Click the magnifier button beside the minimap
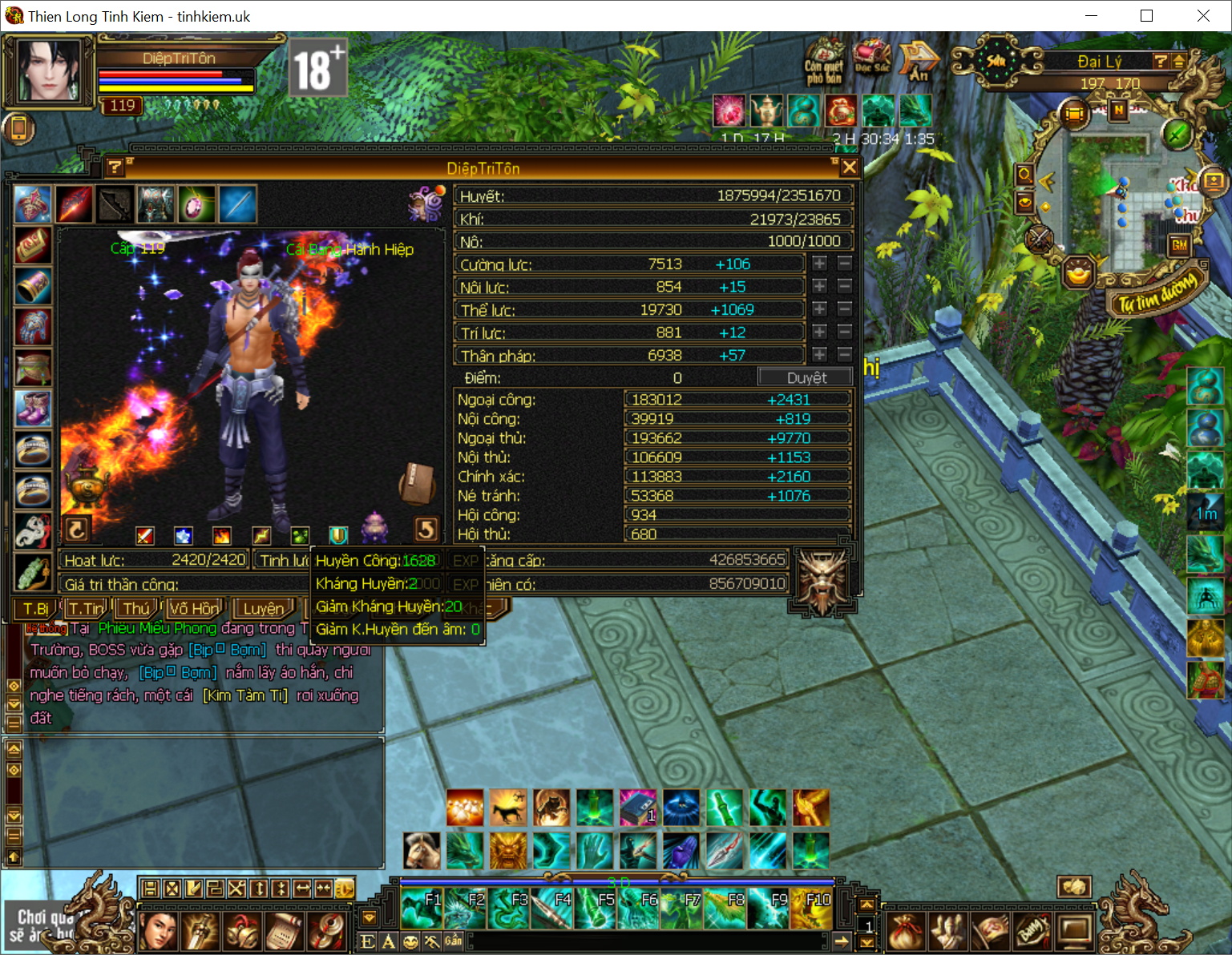This screenshot has width=1232, height=955. 1024,174
